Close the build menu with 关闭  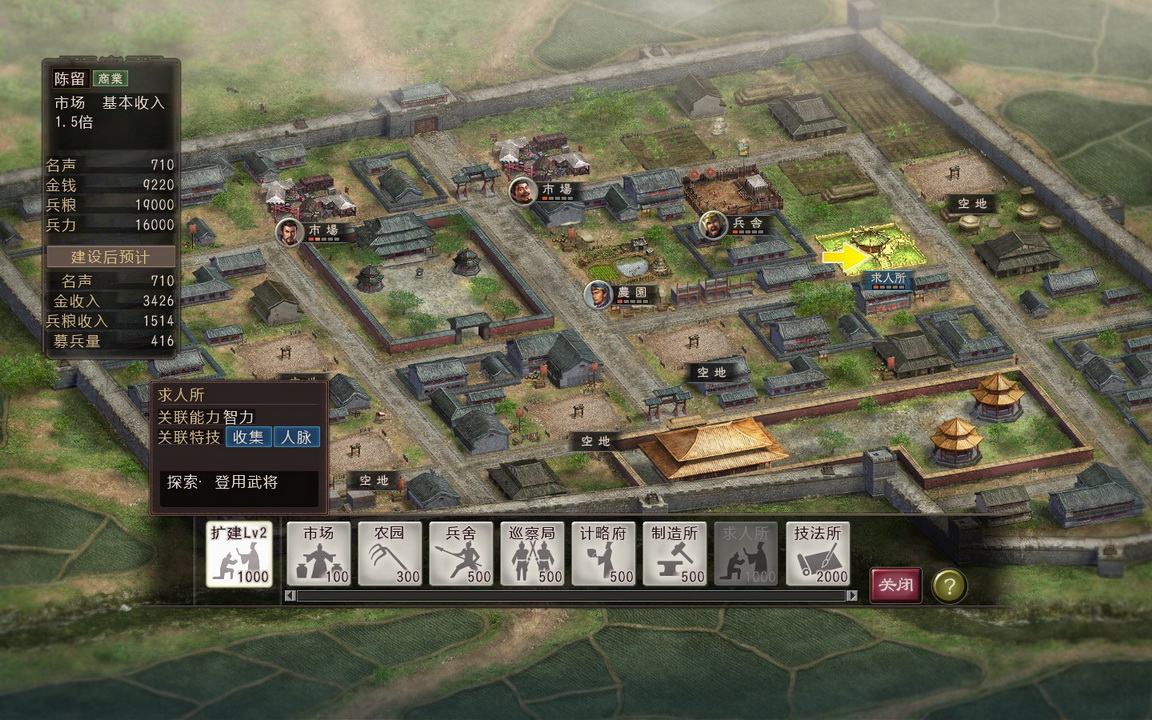[895, 585]
